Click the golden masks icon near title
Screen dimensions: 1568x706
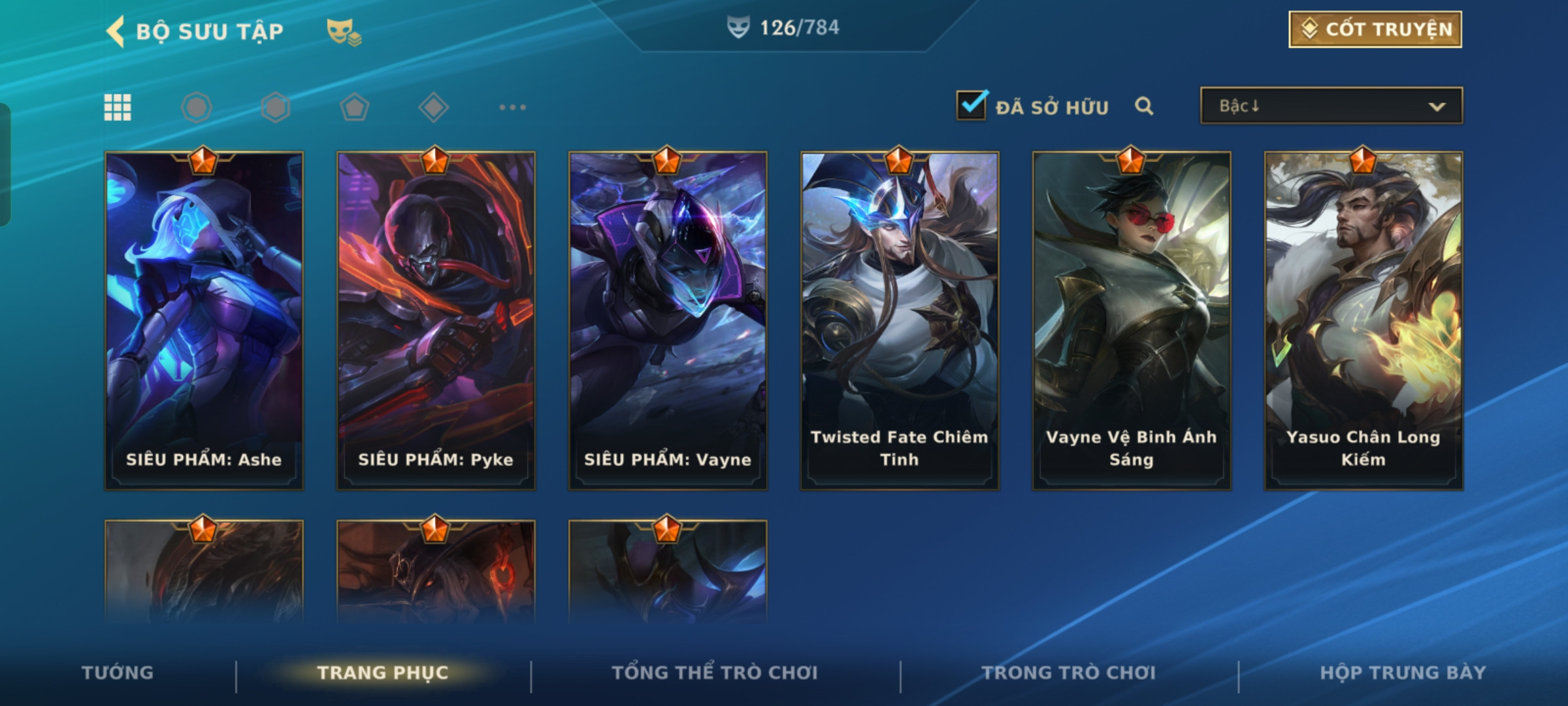click(344, 31)
